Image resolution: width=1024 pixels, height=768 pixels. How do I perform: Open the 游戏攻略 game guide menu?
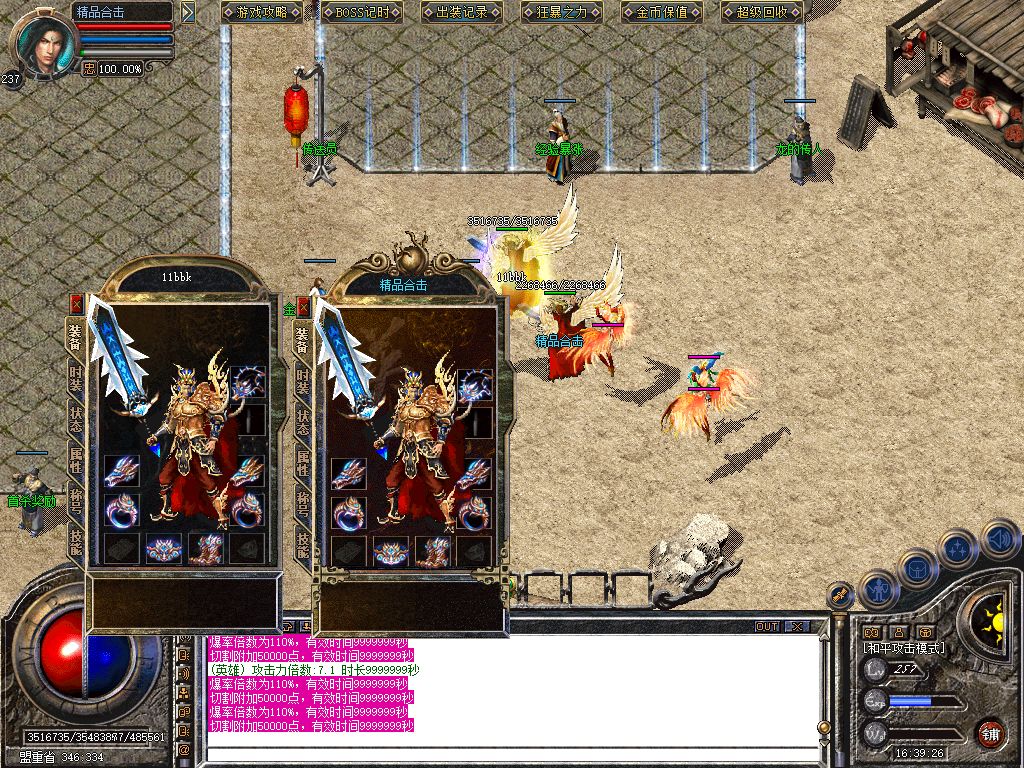point(262,12)
